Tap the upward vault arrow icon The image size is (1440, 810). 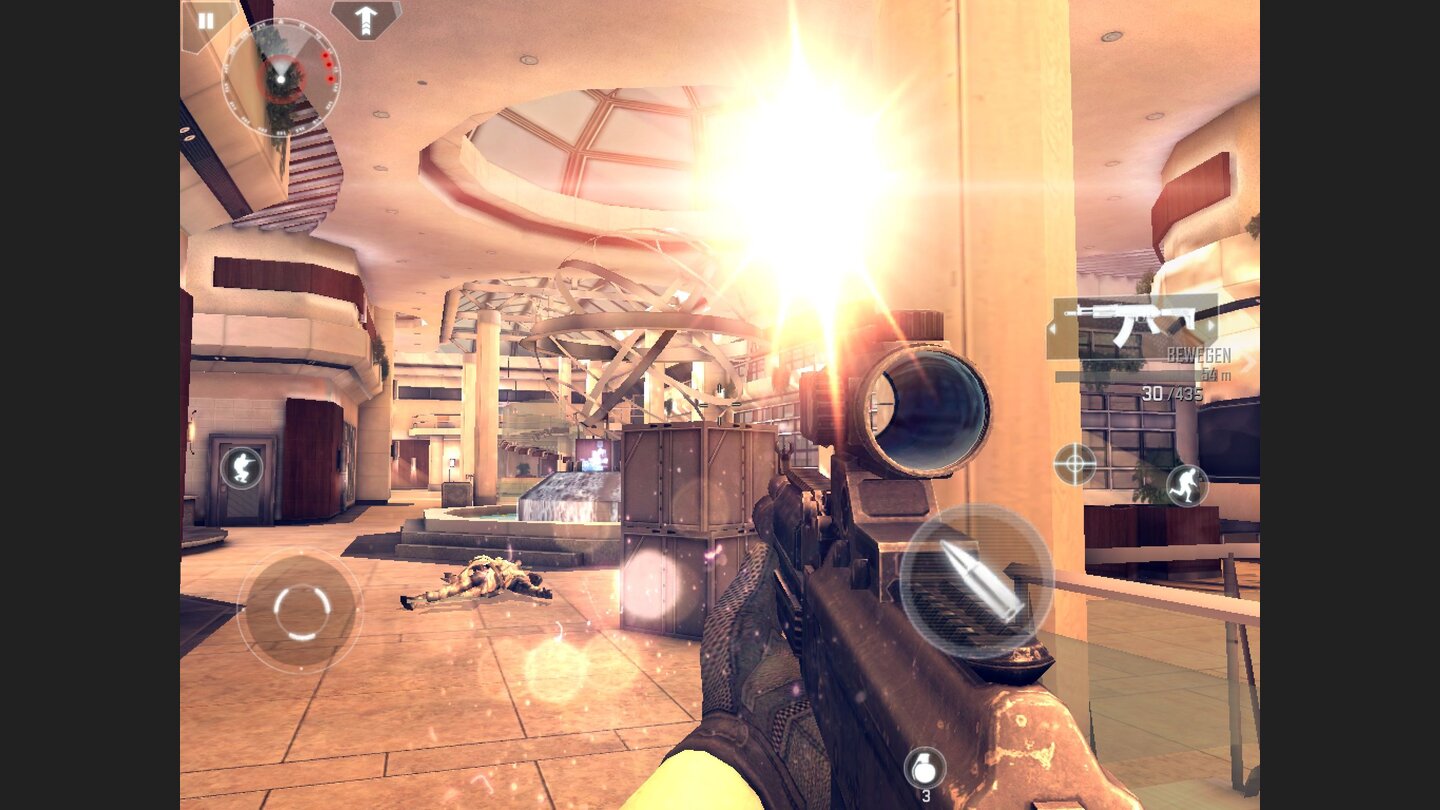(366, 21)
